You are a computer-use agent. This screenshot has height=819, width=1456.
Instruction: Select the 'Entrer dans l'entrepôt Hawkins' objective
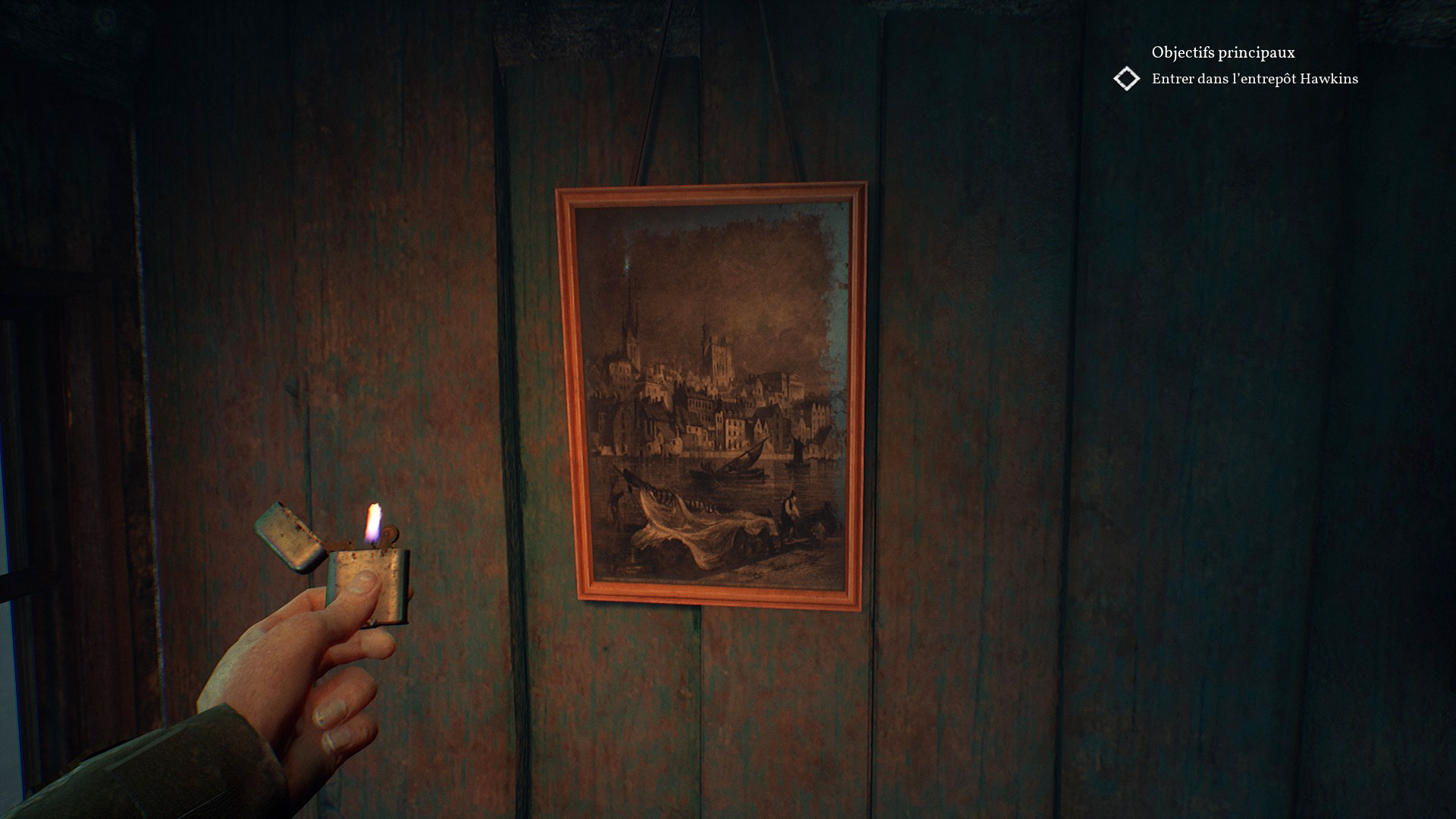point(1254,79)
